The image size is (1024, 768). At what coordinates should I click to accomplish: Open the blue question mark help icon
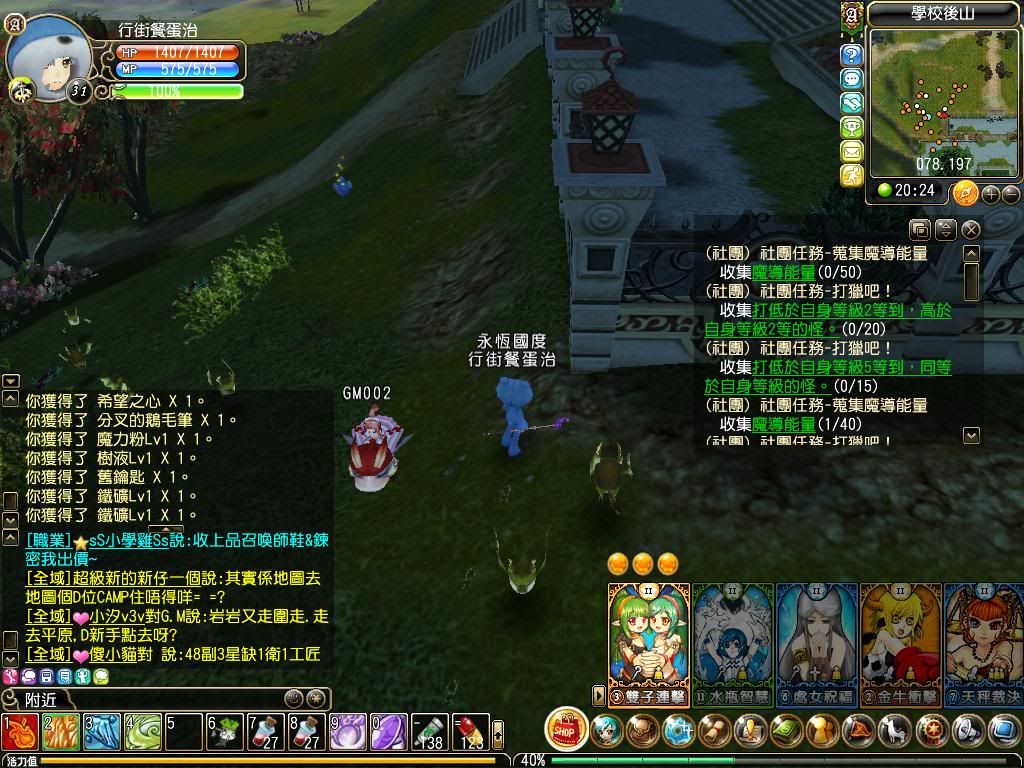coord(852,55)
